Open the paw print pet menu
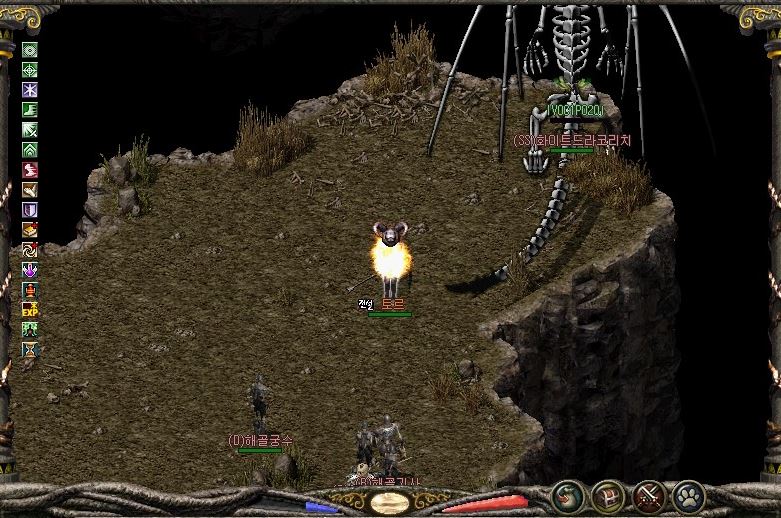 689,496
